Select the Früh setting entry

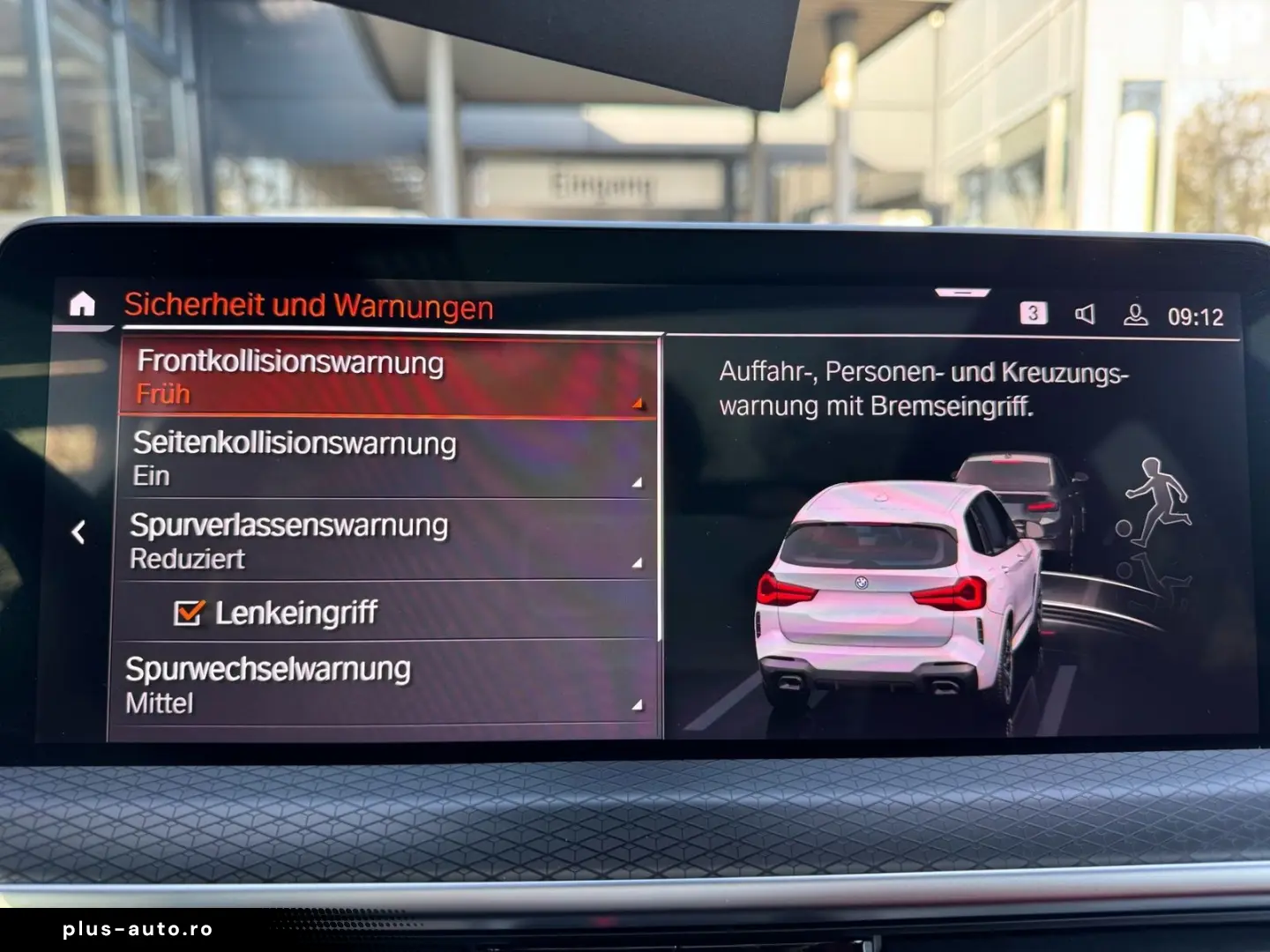coord(165,394)
